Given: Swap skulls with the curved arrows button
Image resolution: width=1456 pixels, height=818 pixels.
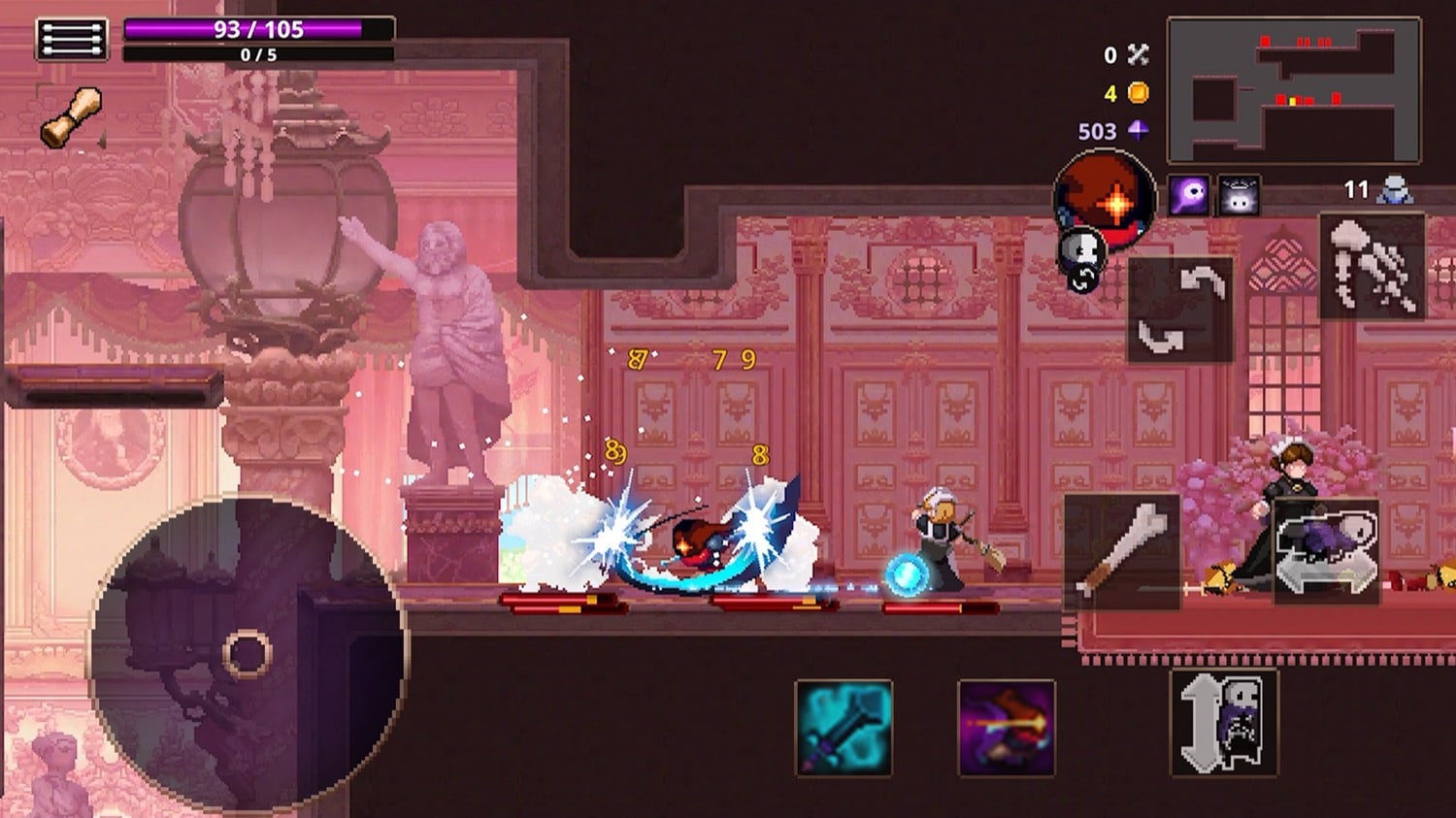Looking at the screenshot, I should 1180,310.
